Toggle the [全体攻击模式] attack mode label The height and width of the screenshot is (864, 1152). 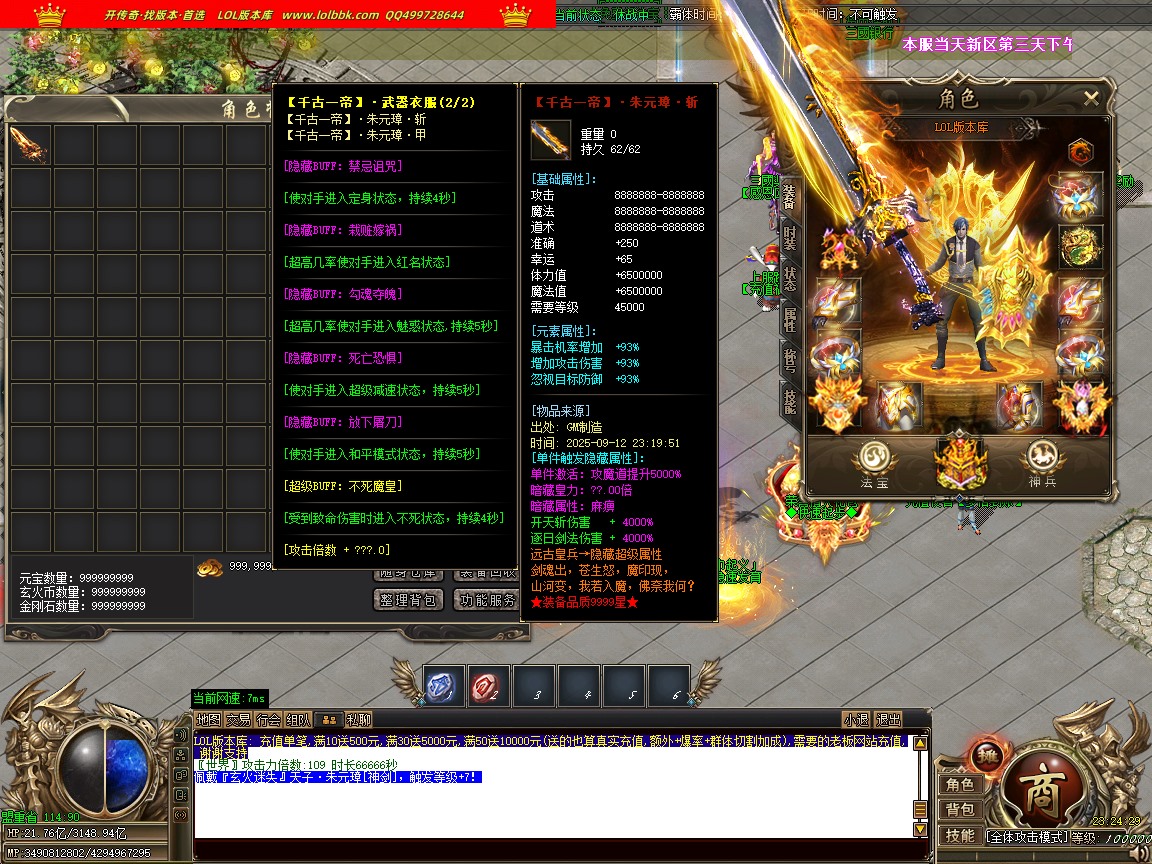[x=1026, y=836]
